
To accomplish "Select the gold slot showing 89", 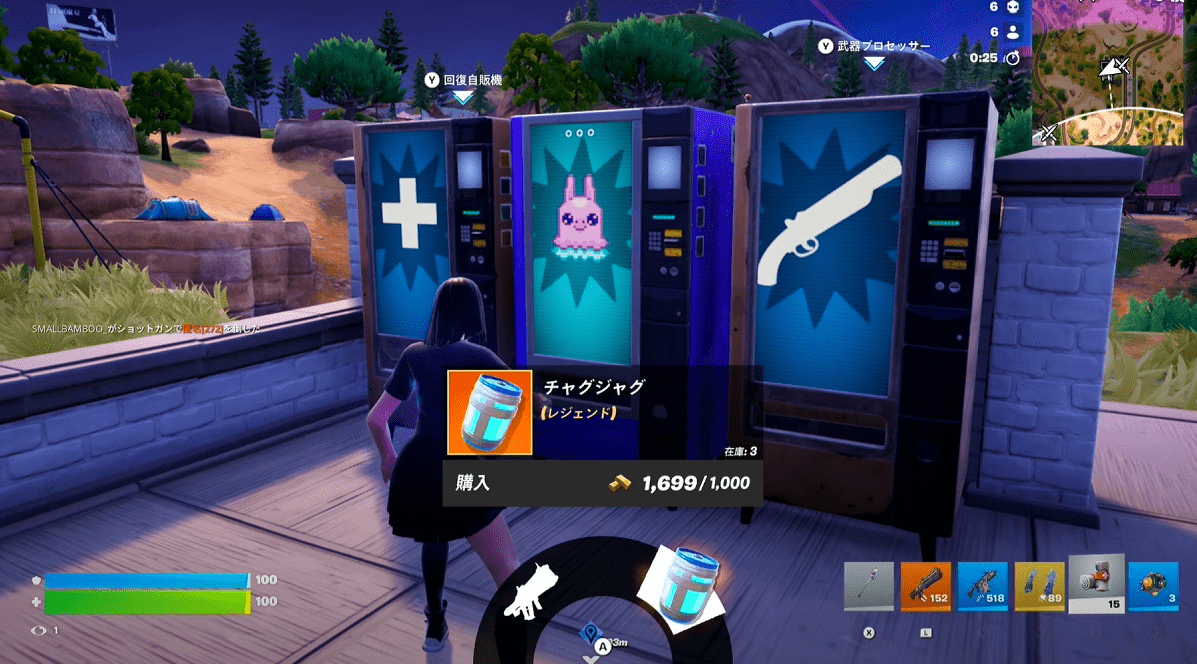I will pos(1039,587).
